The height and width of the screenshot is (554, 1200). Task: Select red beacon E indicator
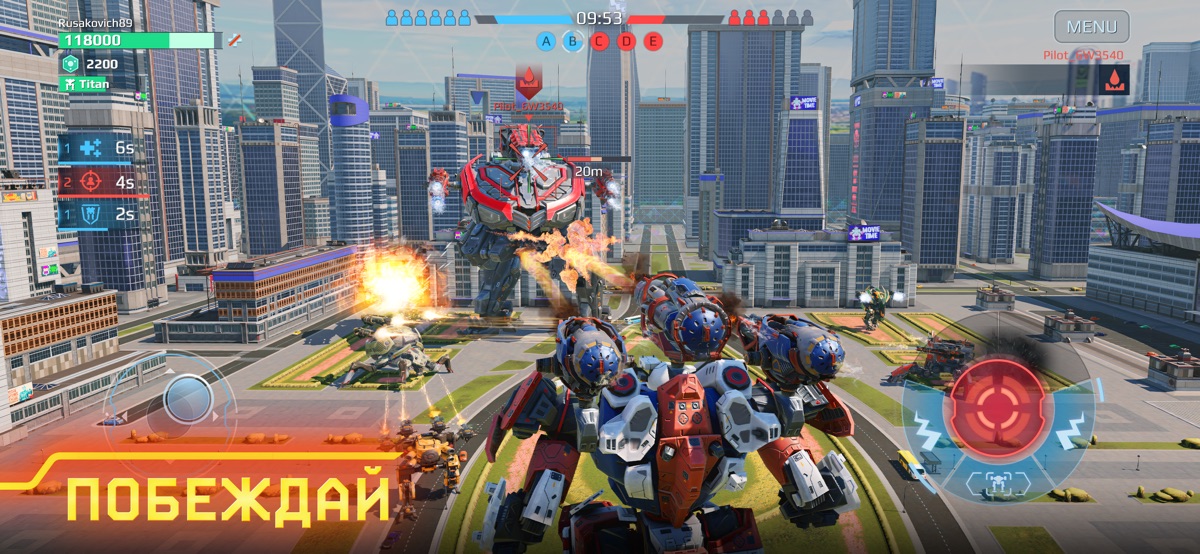(x=653, y=41)
